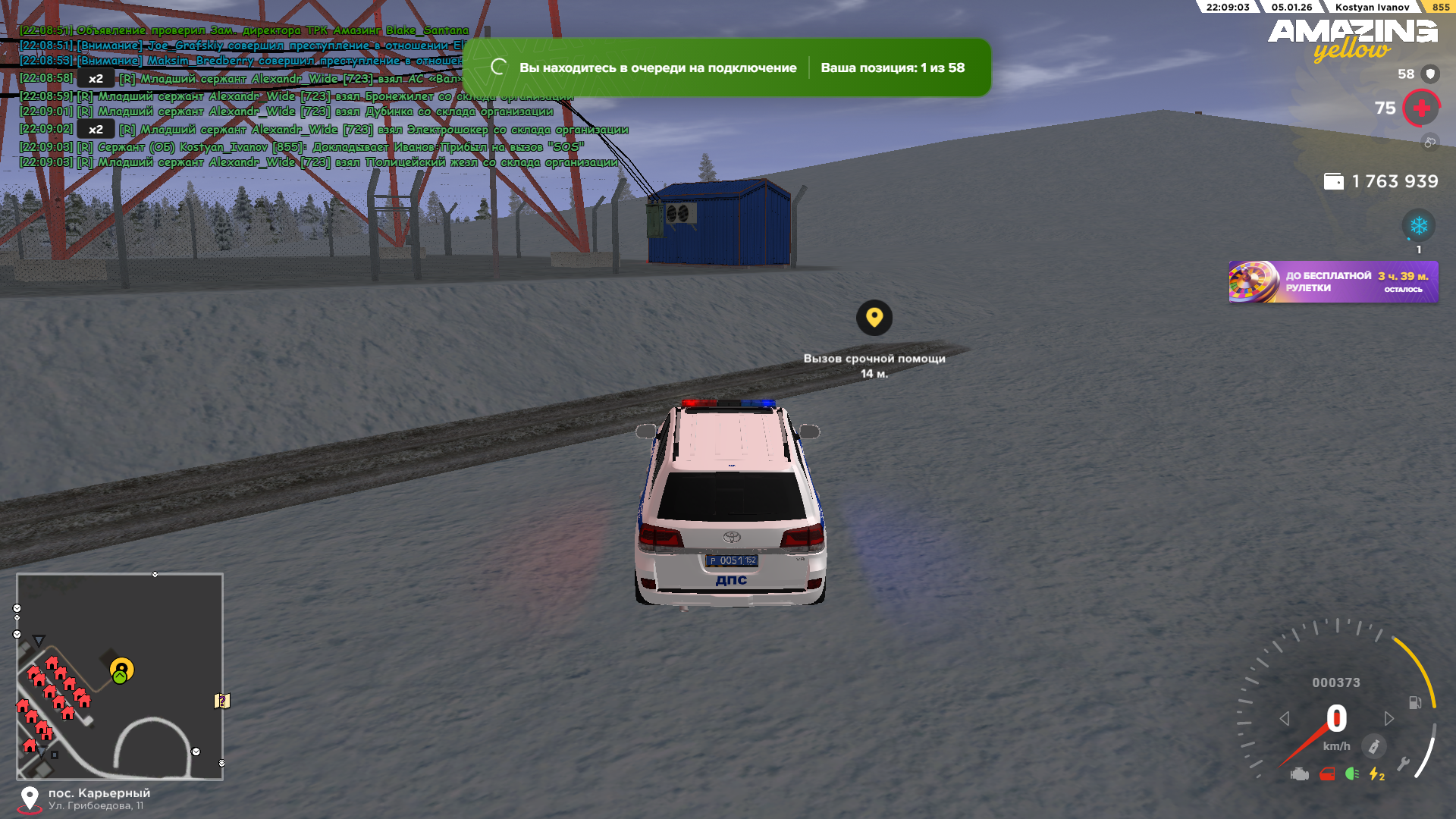
Task: Click the engine status indicator icon
Action: (x=1300, y=774)
